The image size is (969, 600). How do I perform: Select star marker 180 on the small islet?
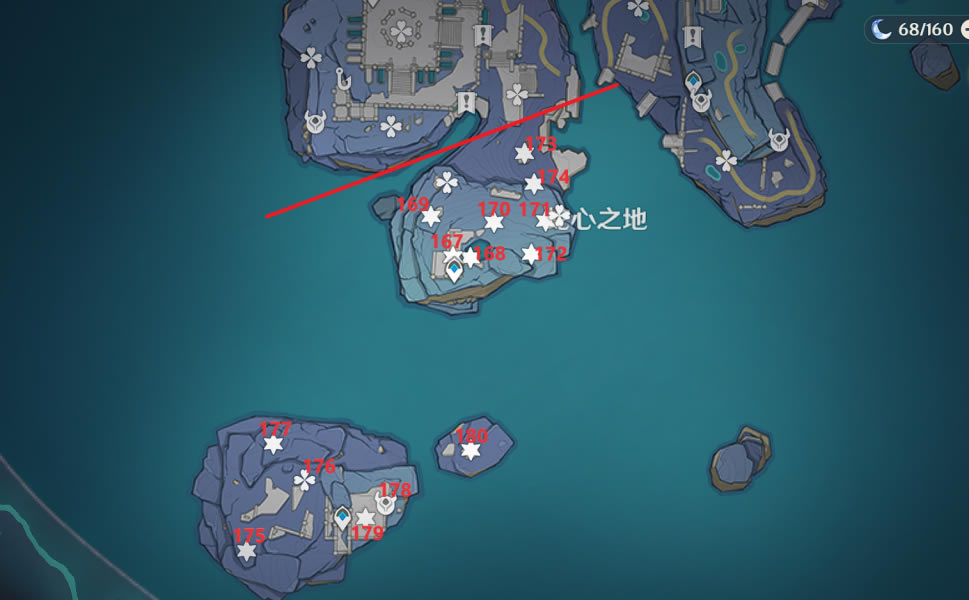click(x=470, y=451)
